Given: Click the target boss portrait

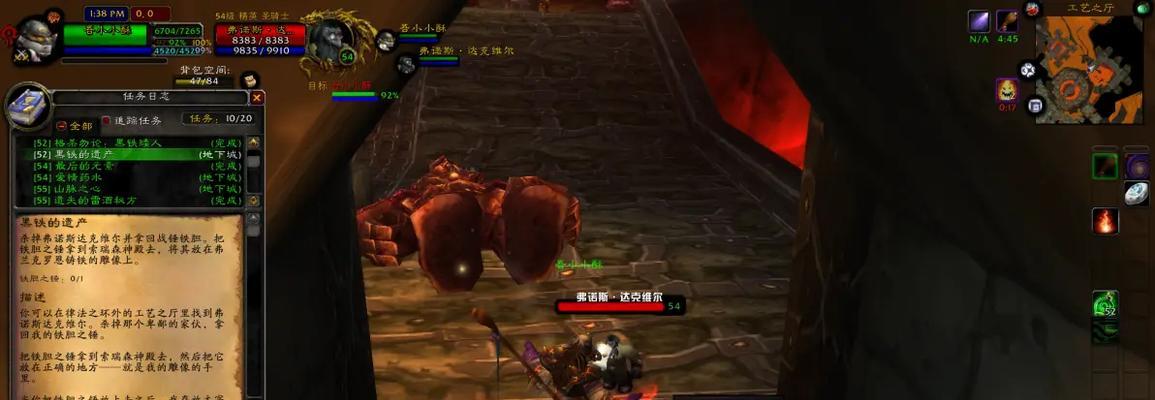Looking at the screenshot, I should tap(328, 40).
